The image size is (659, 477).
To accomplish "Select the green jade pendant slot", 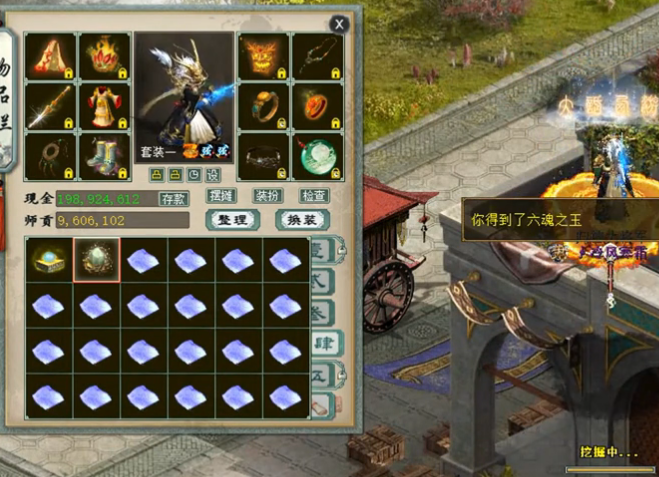I will coord(318,155).
